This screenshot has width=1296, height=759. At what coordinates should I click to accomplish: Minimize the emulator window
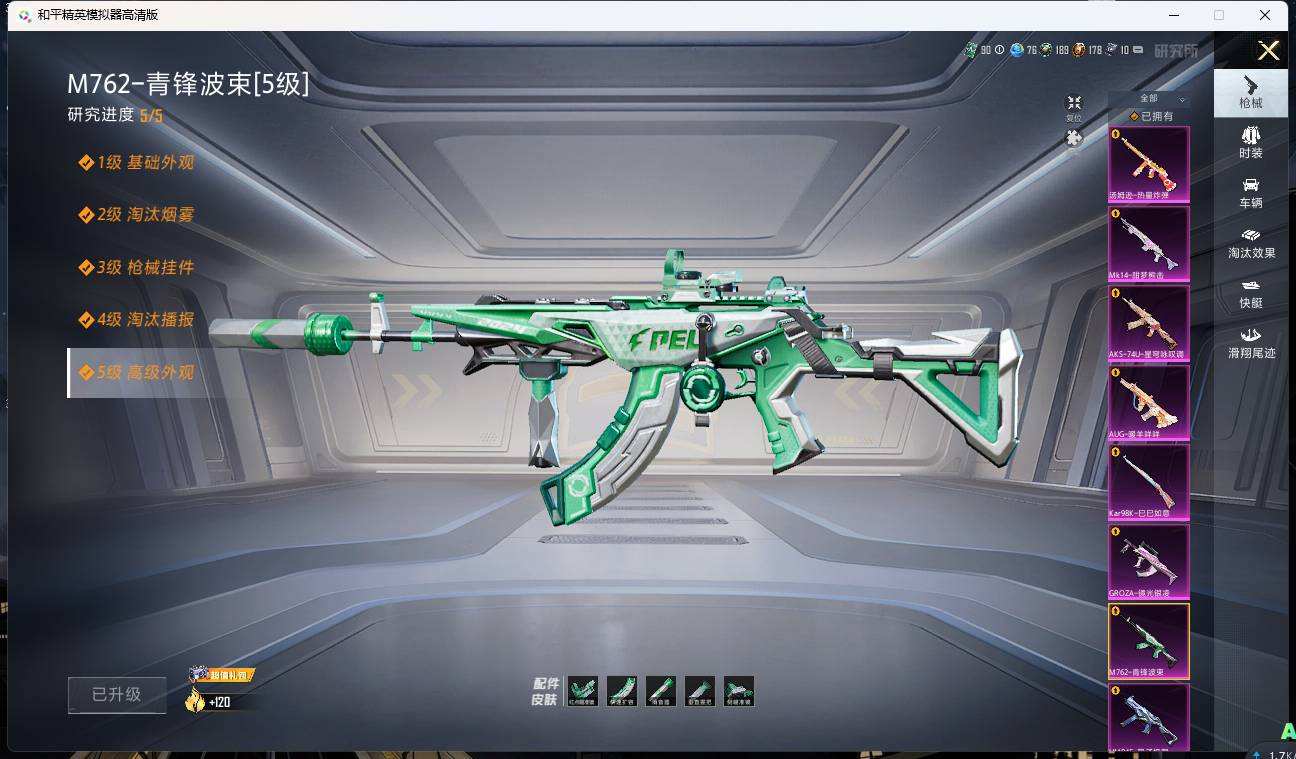point(1173,15)
